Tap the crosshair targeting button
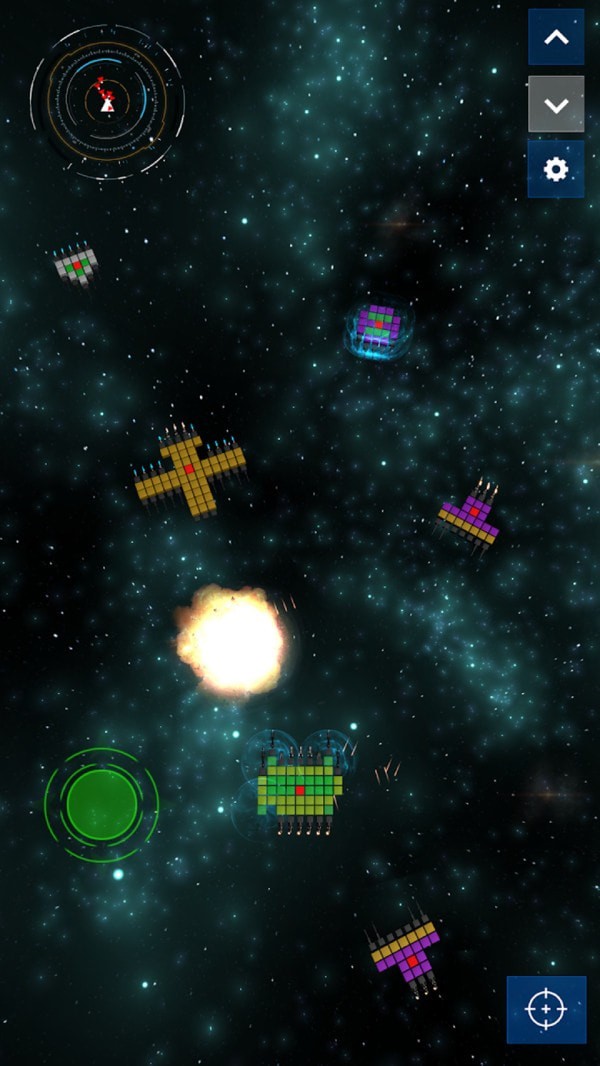 pos(546,1010)
